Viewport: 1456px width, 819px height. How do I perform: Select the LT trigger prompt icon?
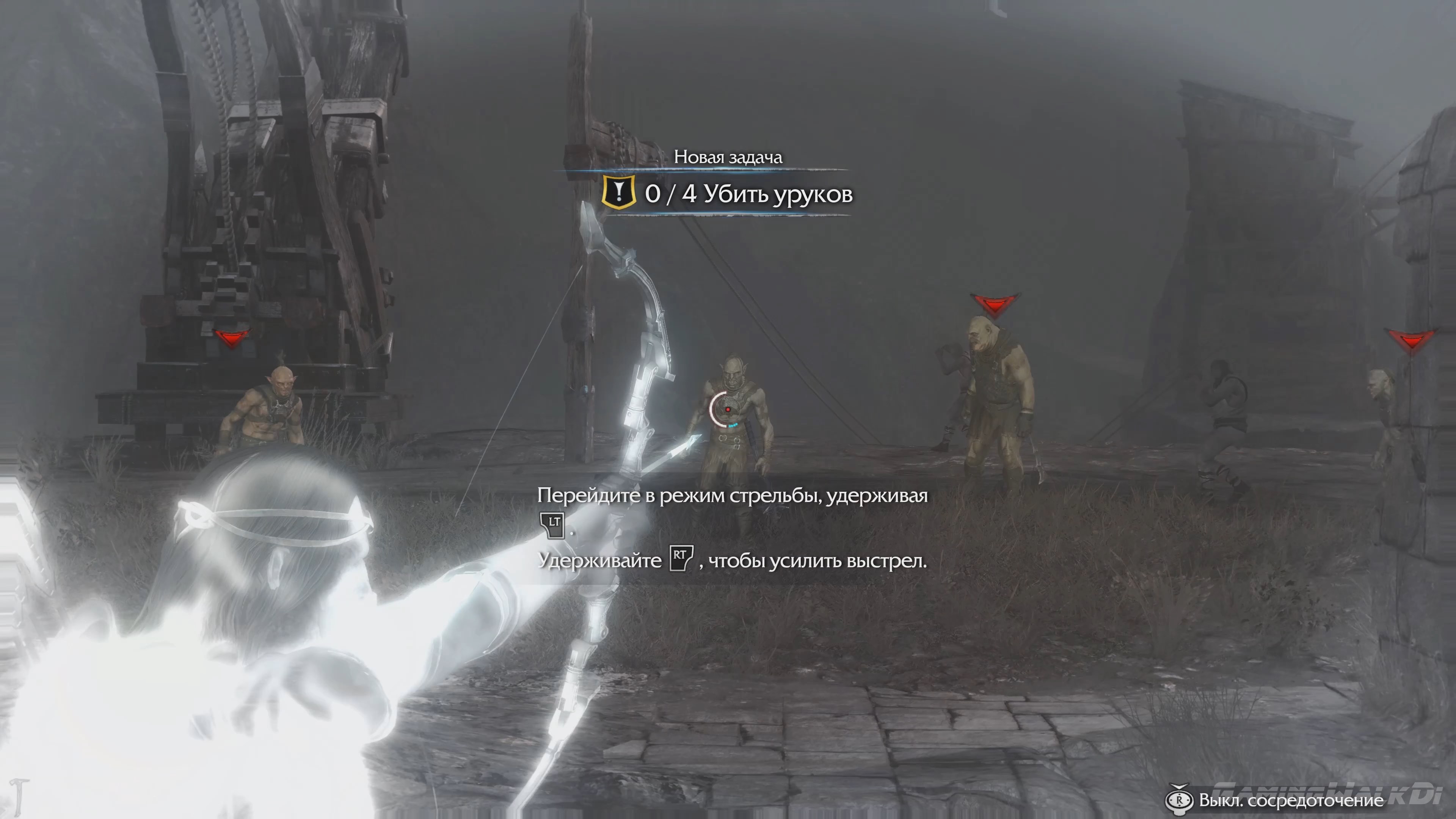point(552,525)
